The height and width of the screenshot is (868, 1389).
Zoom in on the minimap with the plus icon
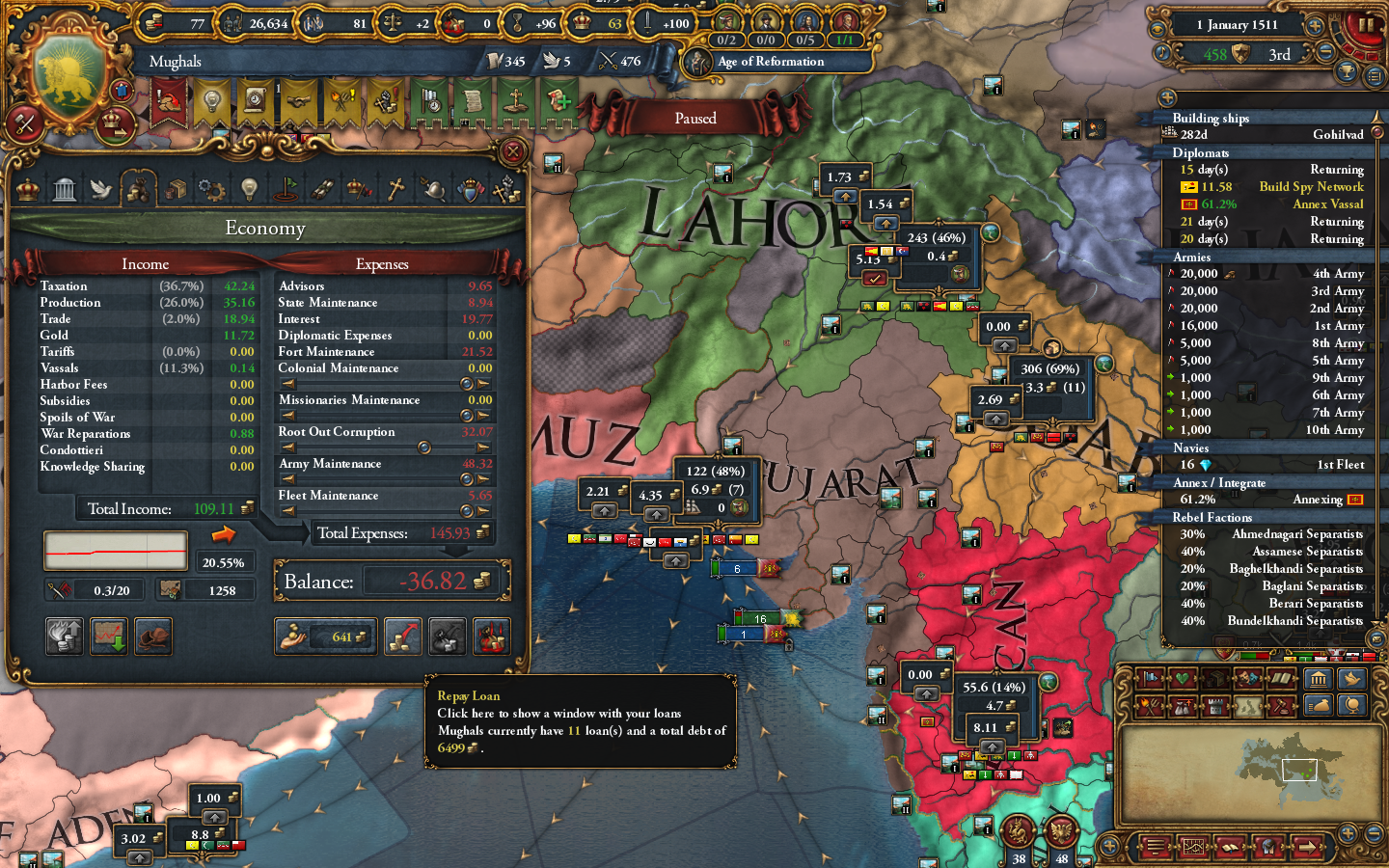click(x=1348, y=832)
